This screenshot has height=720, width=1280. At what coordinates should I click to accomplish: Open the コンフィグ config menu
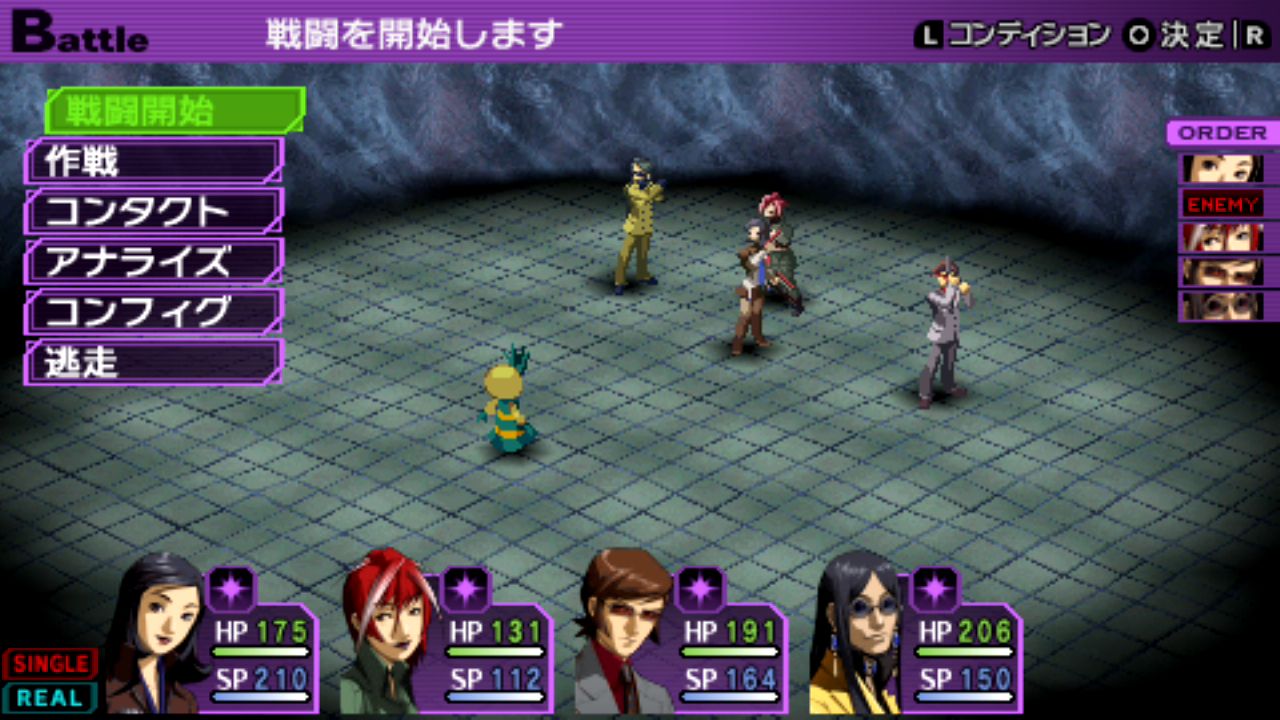click(154, 312)
